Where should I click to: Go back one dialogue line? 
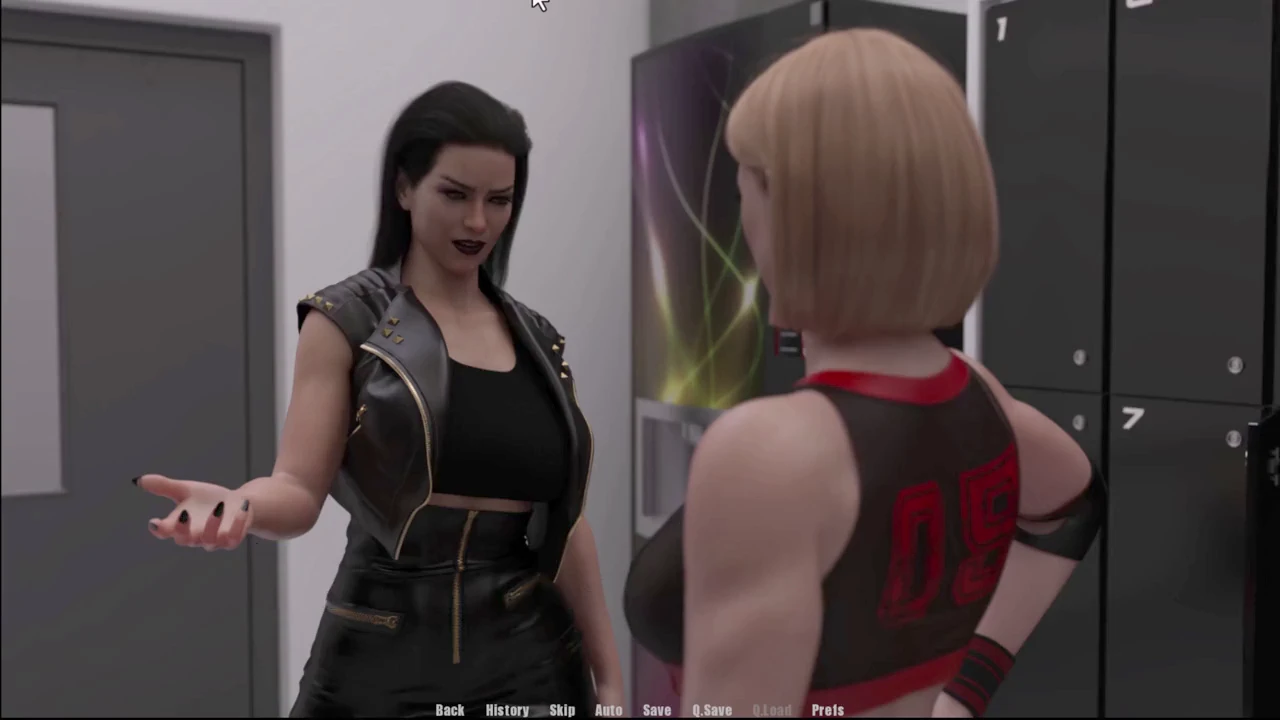coord(450,710)
